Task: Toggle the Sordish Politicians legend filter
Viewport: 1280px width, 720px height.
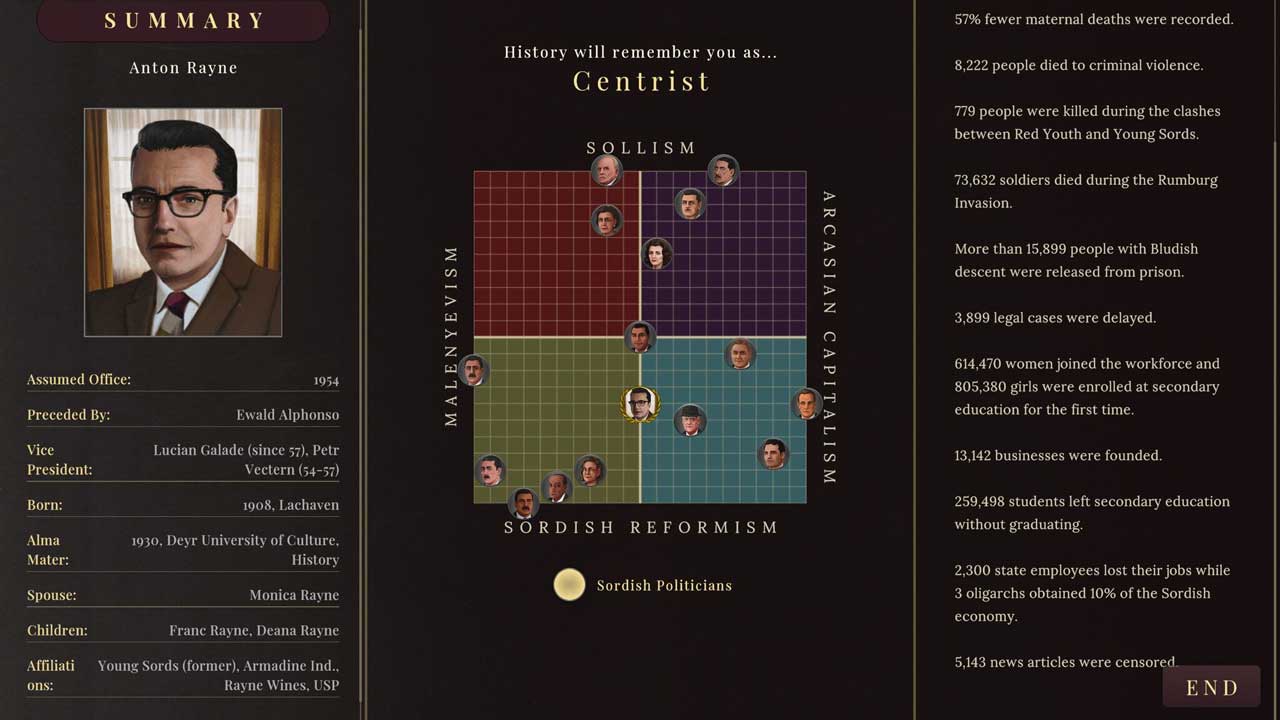Action: [x=569, y=585]
